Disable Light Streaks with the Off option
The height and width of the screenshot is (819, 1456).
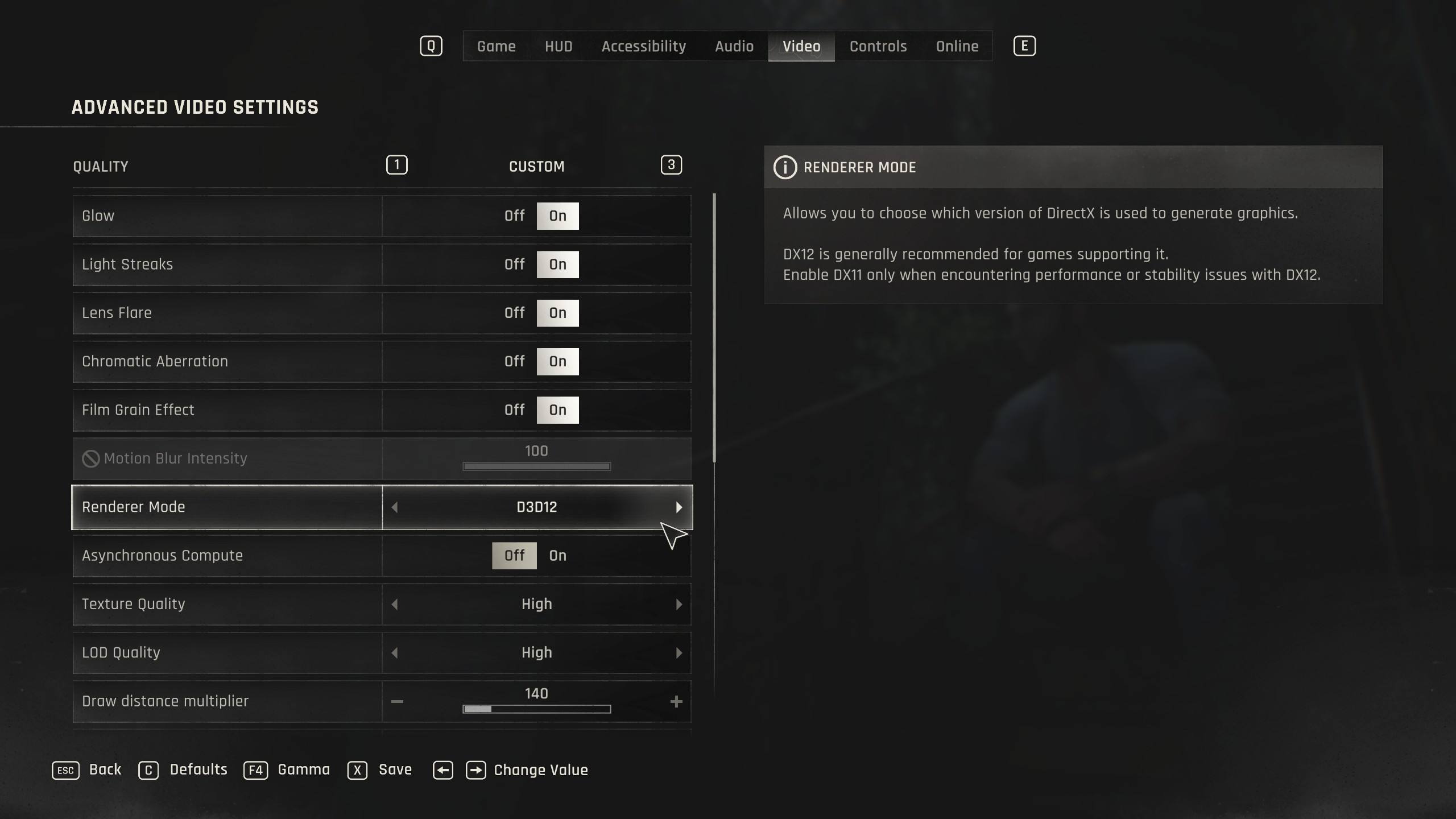514,264
